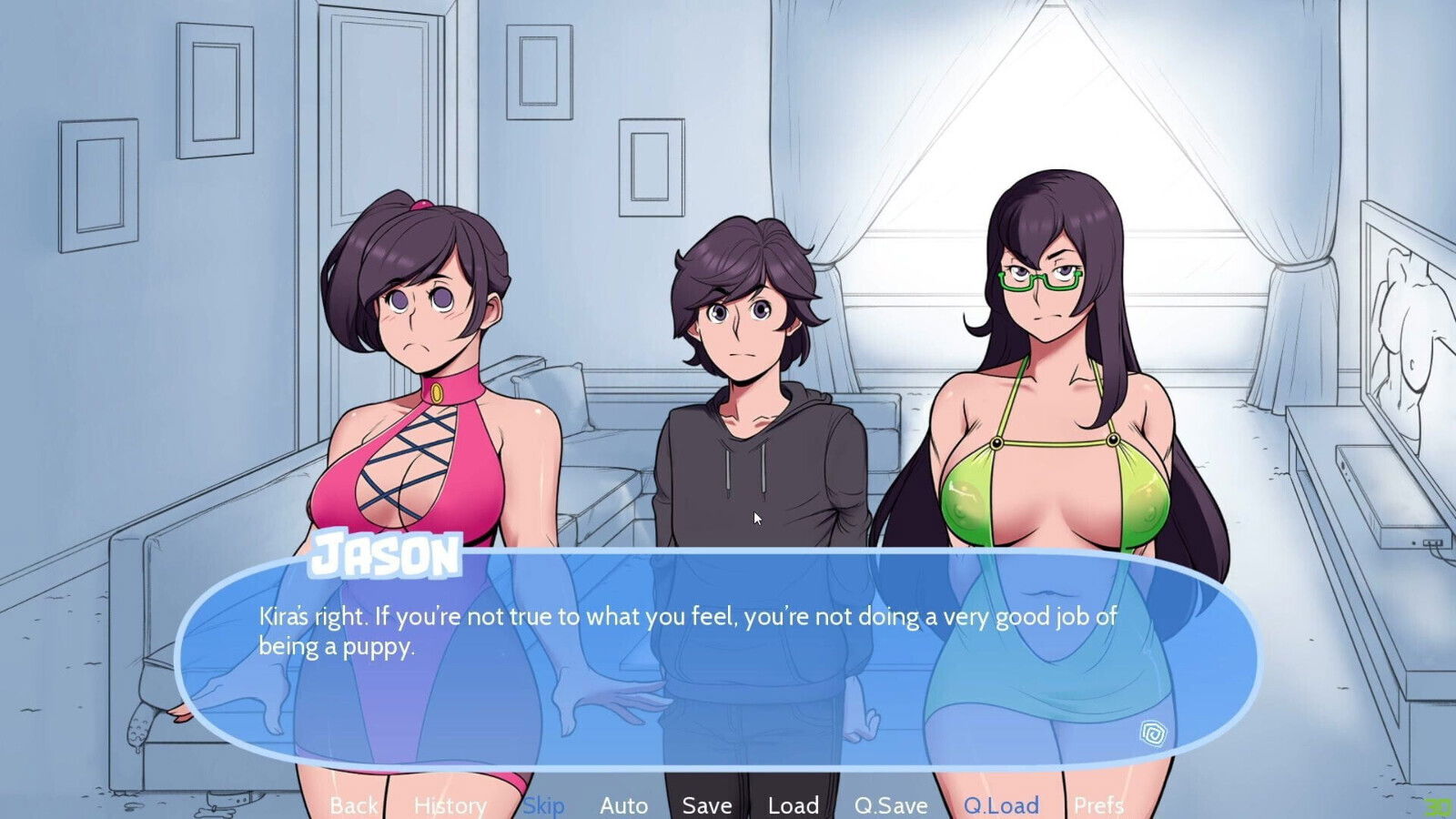Select the Auto option in the quick menu
Screen dimensions: 1456x819
coord(623,804)
